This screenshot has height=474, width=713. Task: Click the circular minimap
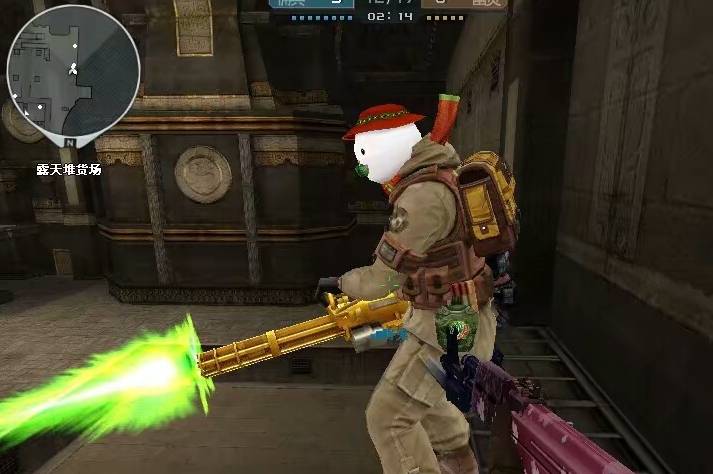(x=72, y=70)
